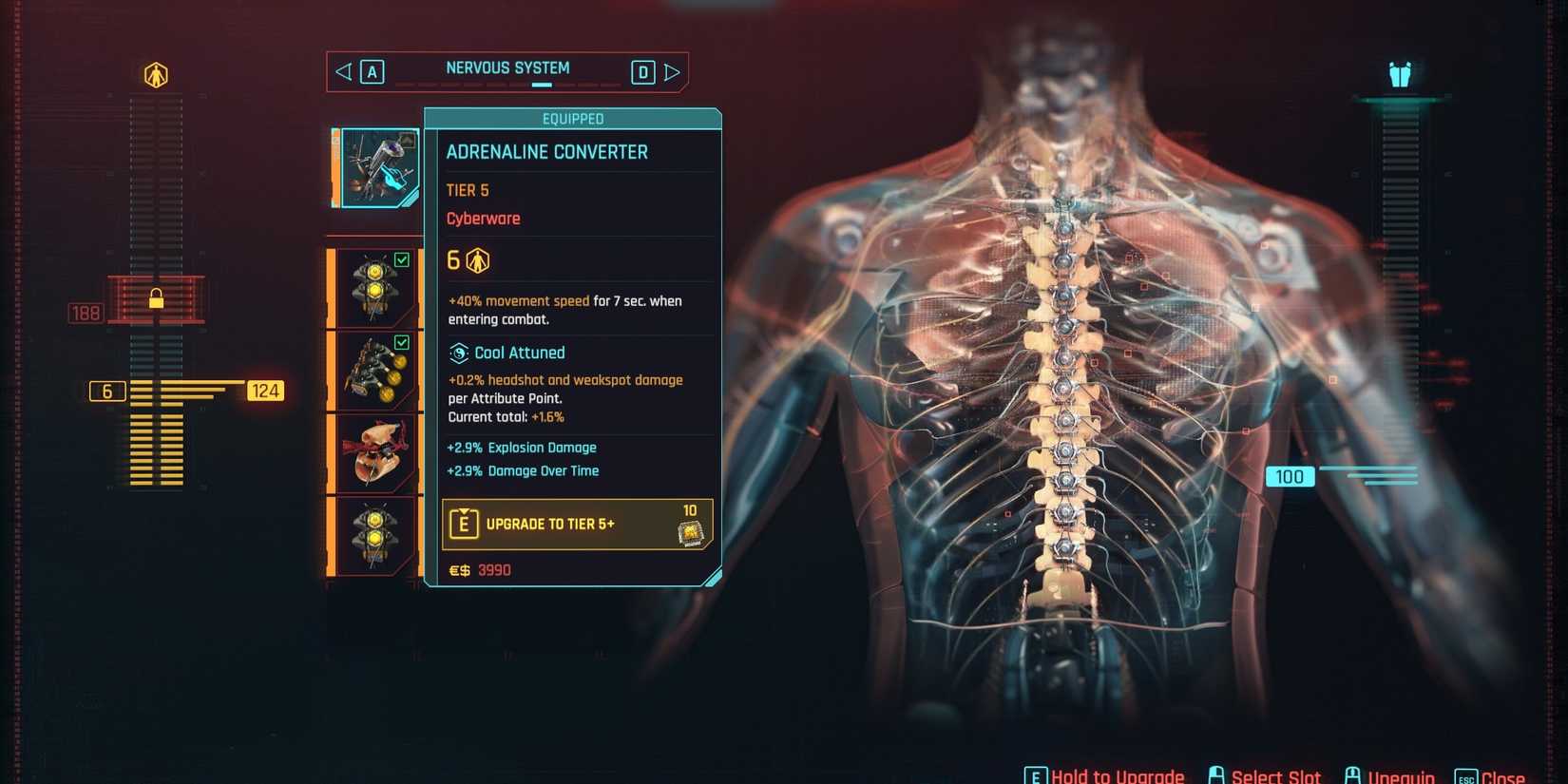Click the Cool Attuned attunement icon
The height and width of the screenshot is (784, 1568).
pos(459,353)
